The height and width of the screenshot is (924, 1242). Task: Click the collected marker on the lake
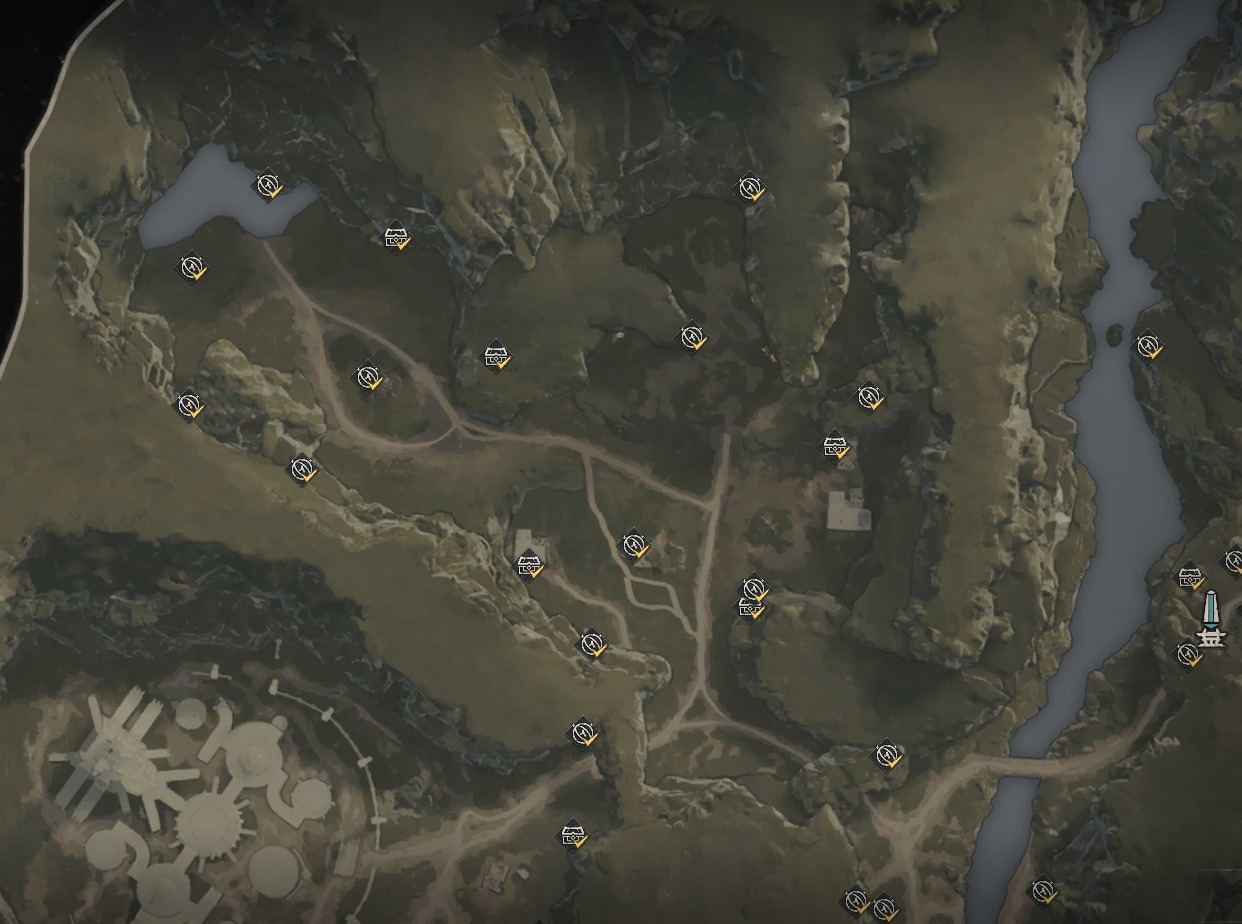(267, 185)
